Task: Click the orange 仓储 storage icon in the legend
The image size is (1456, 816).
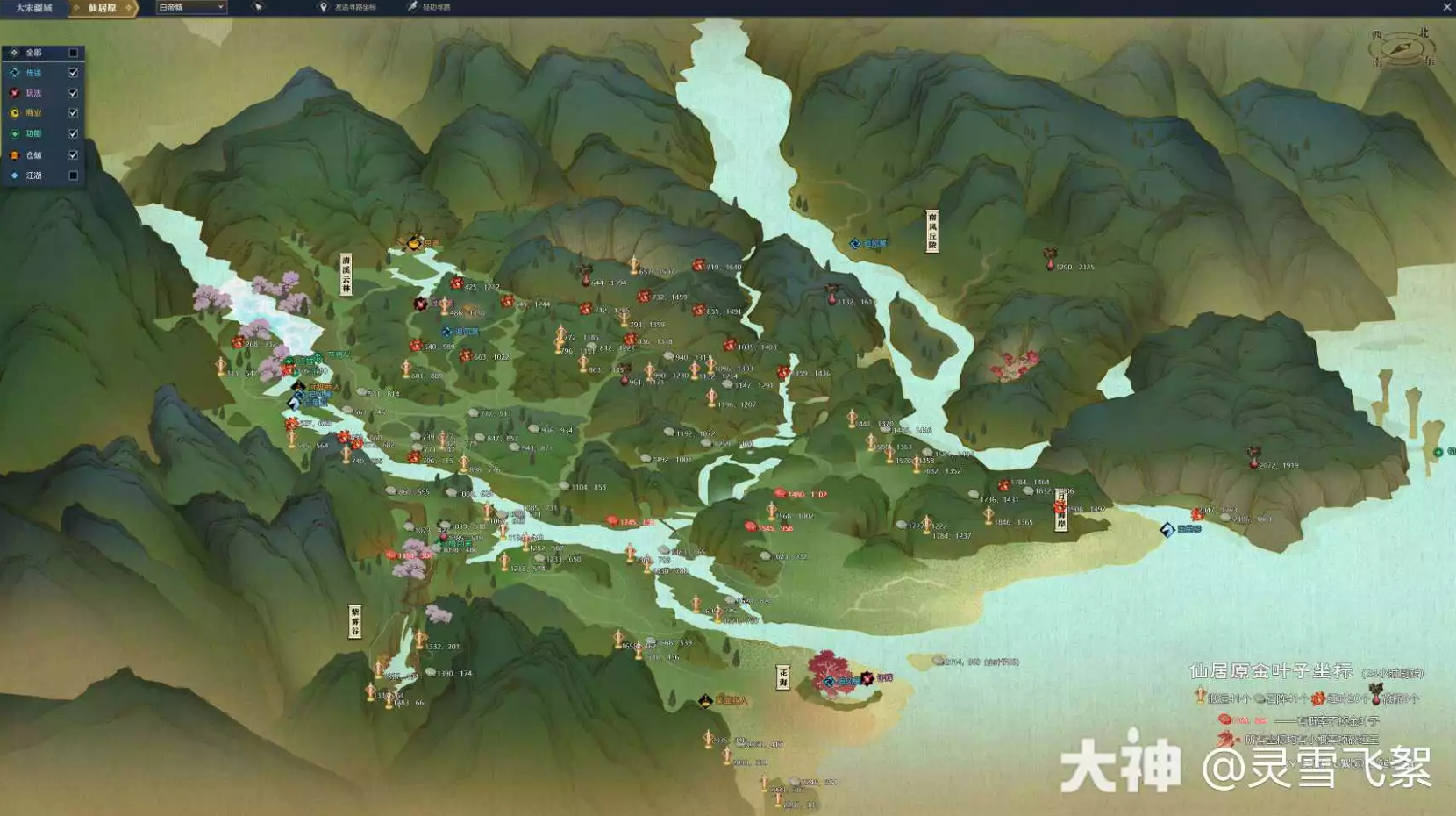Action: (x=14, y=154)
